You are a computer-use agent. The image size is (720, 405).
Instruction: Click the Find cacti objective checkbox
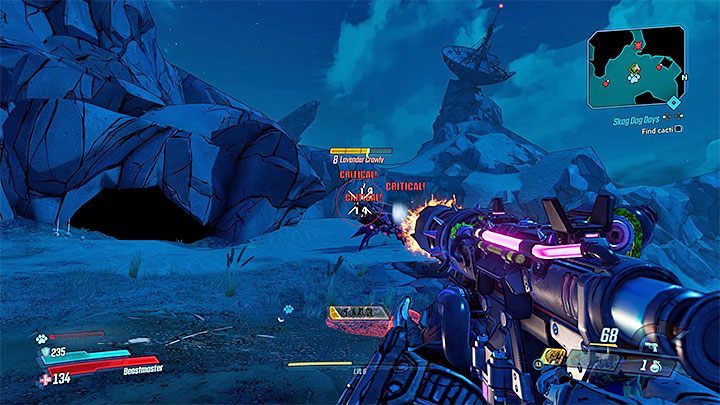679,128
